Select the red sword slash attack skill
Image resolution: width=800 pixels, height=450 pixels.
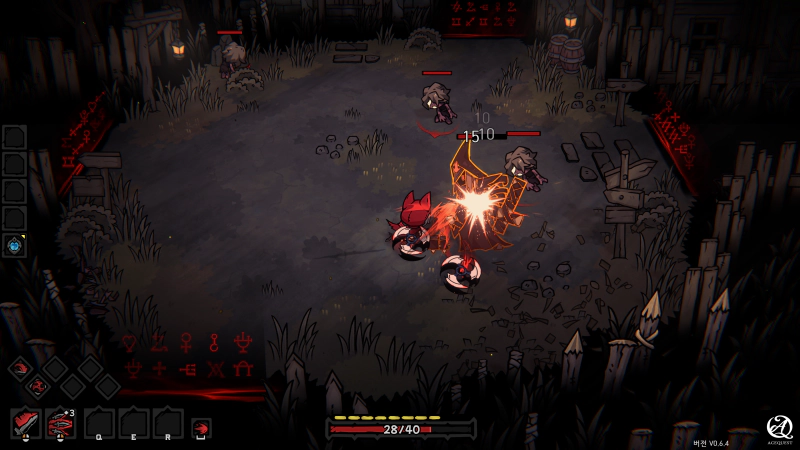(x=25, y=422)
